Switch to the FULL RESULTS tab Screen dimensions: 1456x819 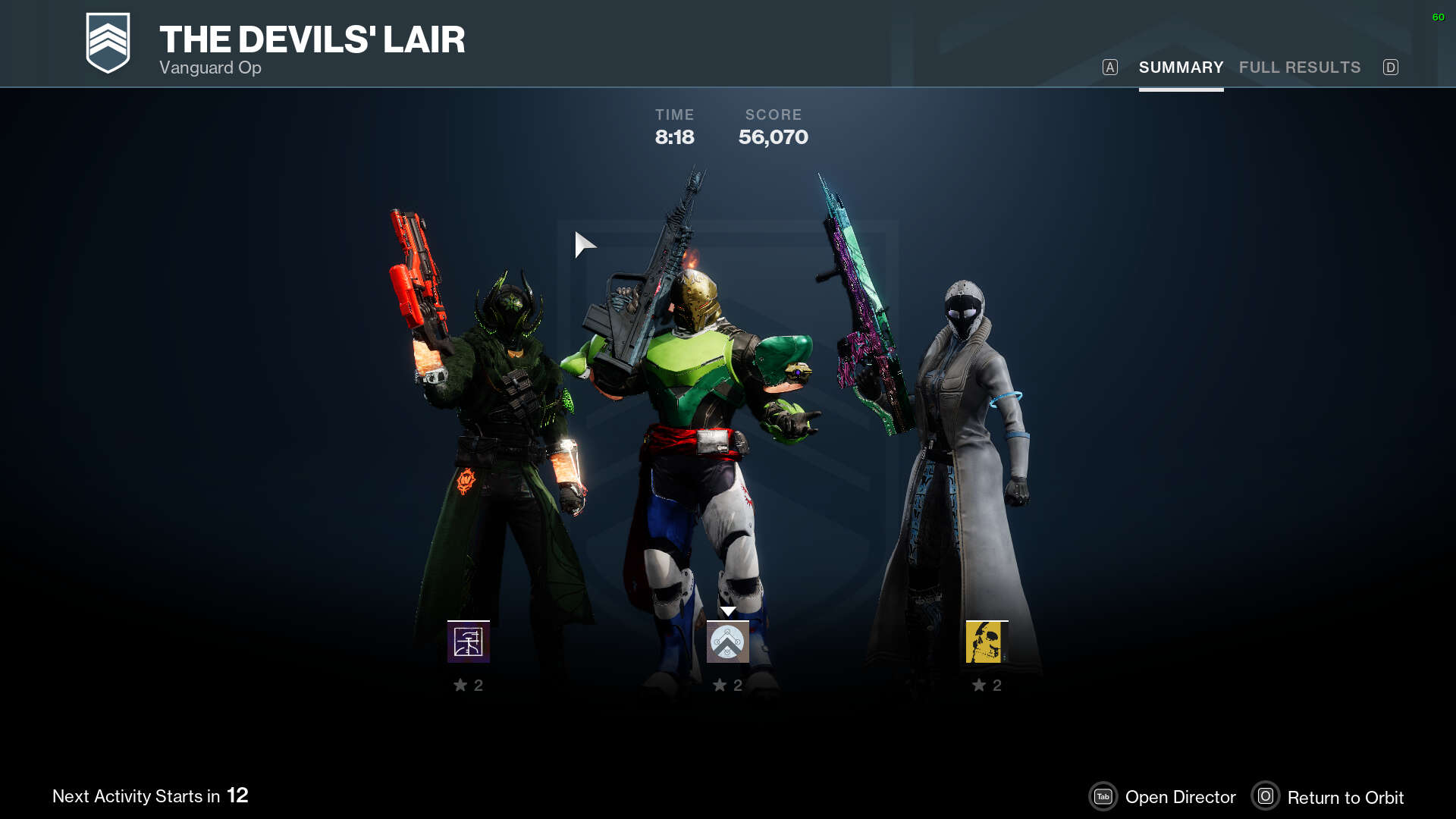[1300, 67]
